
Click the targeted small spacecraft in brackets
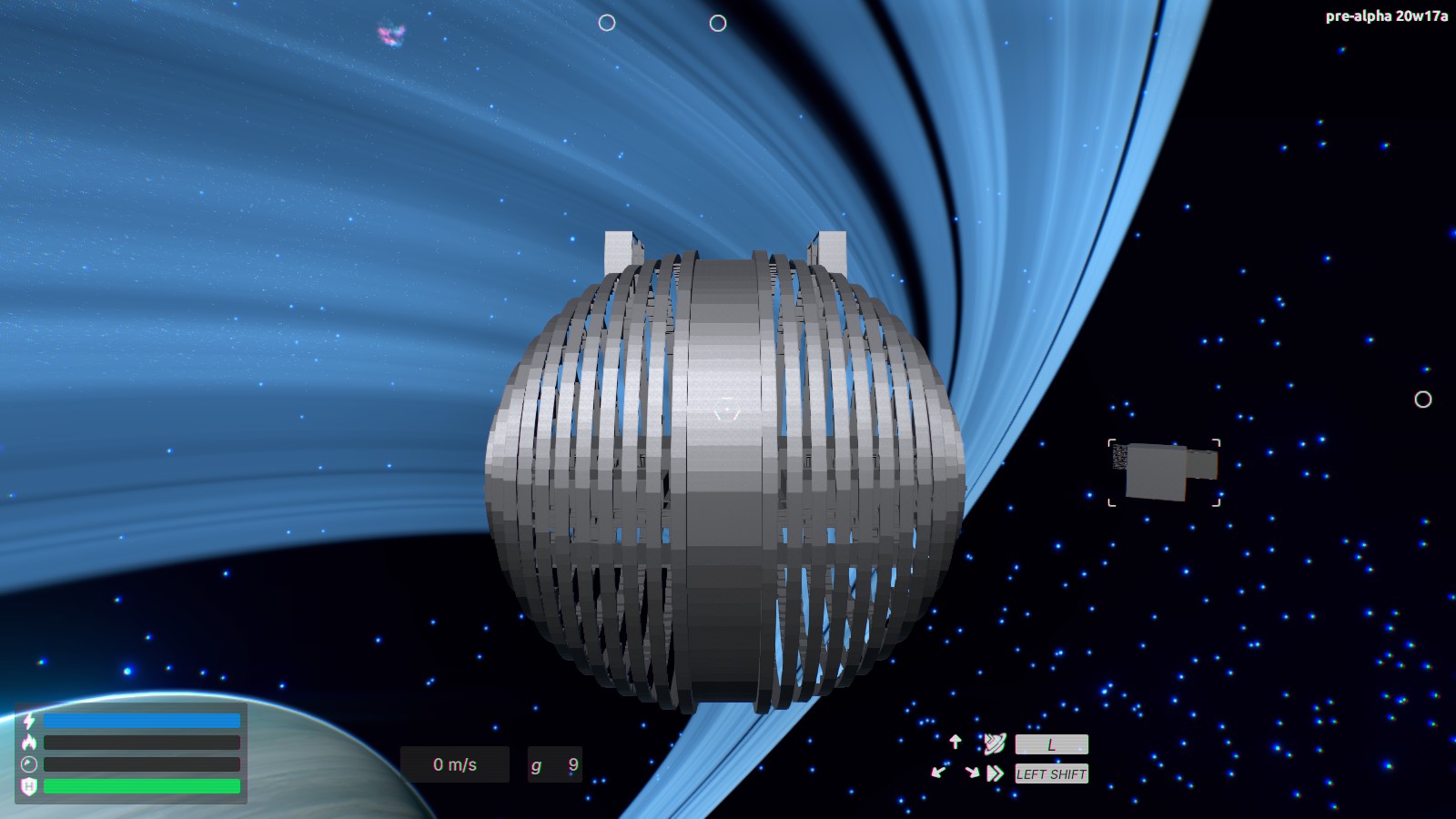tap(1163, 470)
